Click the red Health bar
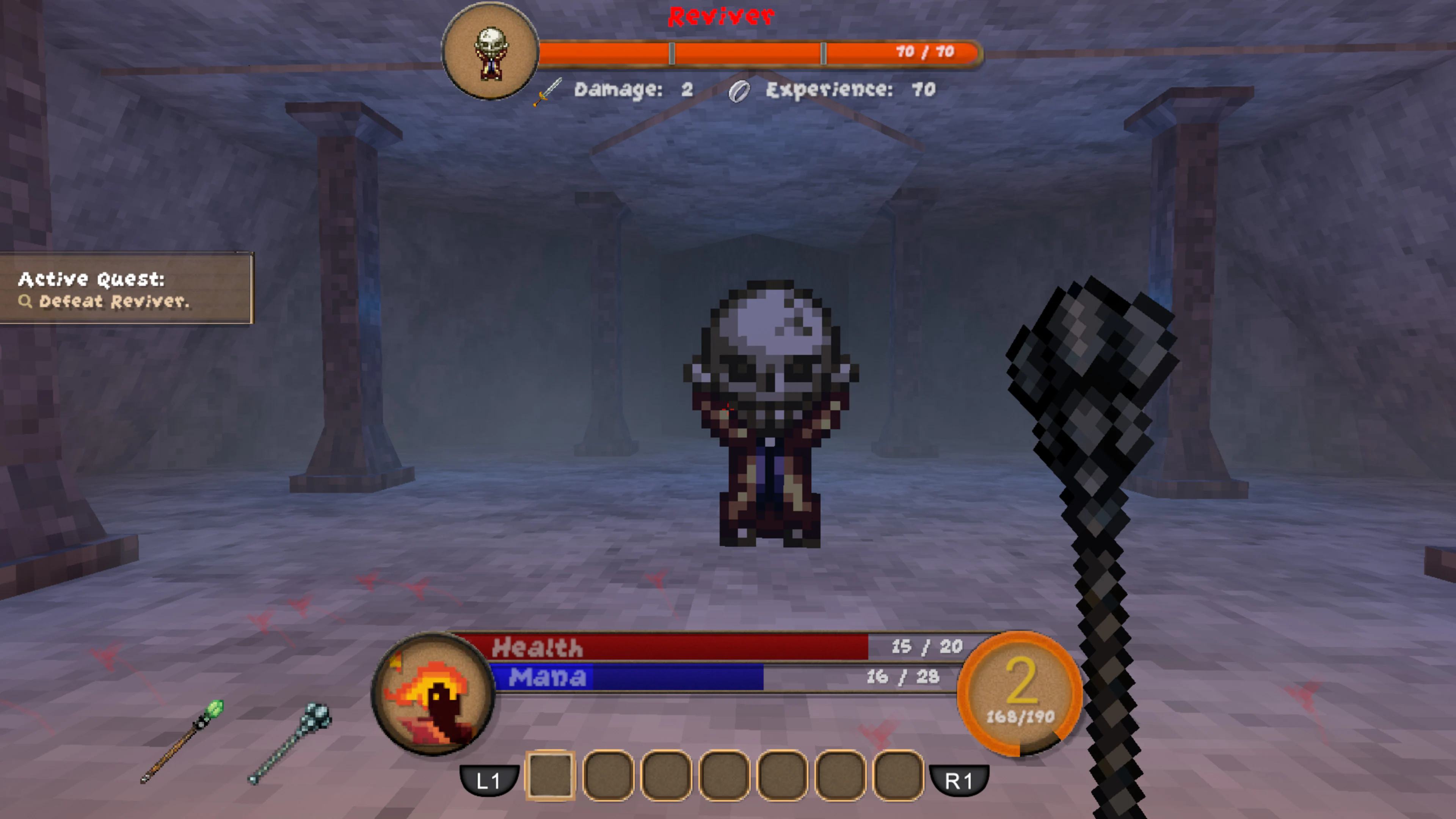Viewport: 1456px width, 819px height. click(x=678, y=648)
